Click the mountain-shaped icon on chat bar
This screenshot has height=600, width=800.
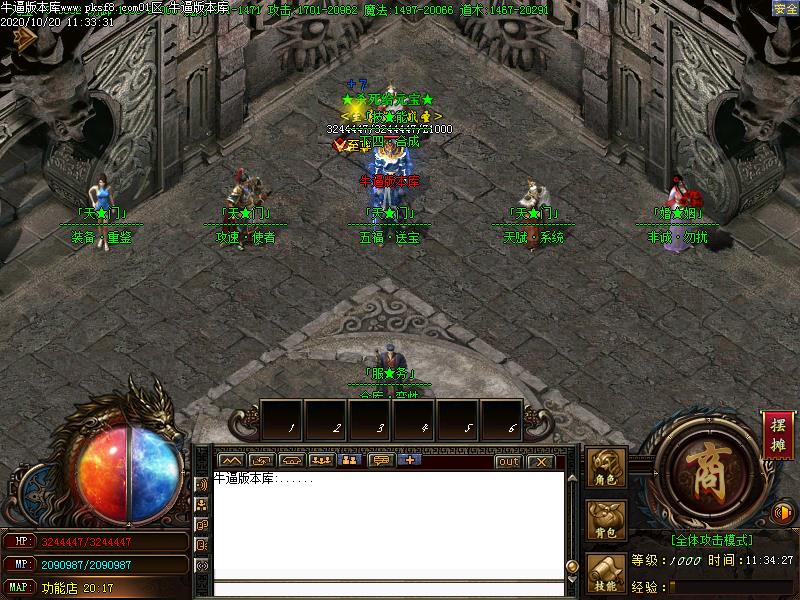click(231, 461)
